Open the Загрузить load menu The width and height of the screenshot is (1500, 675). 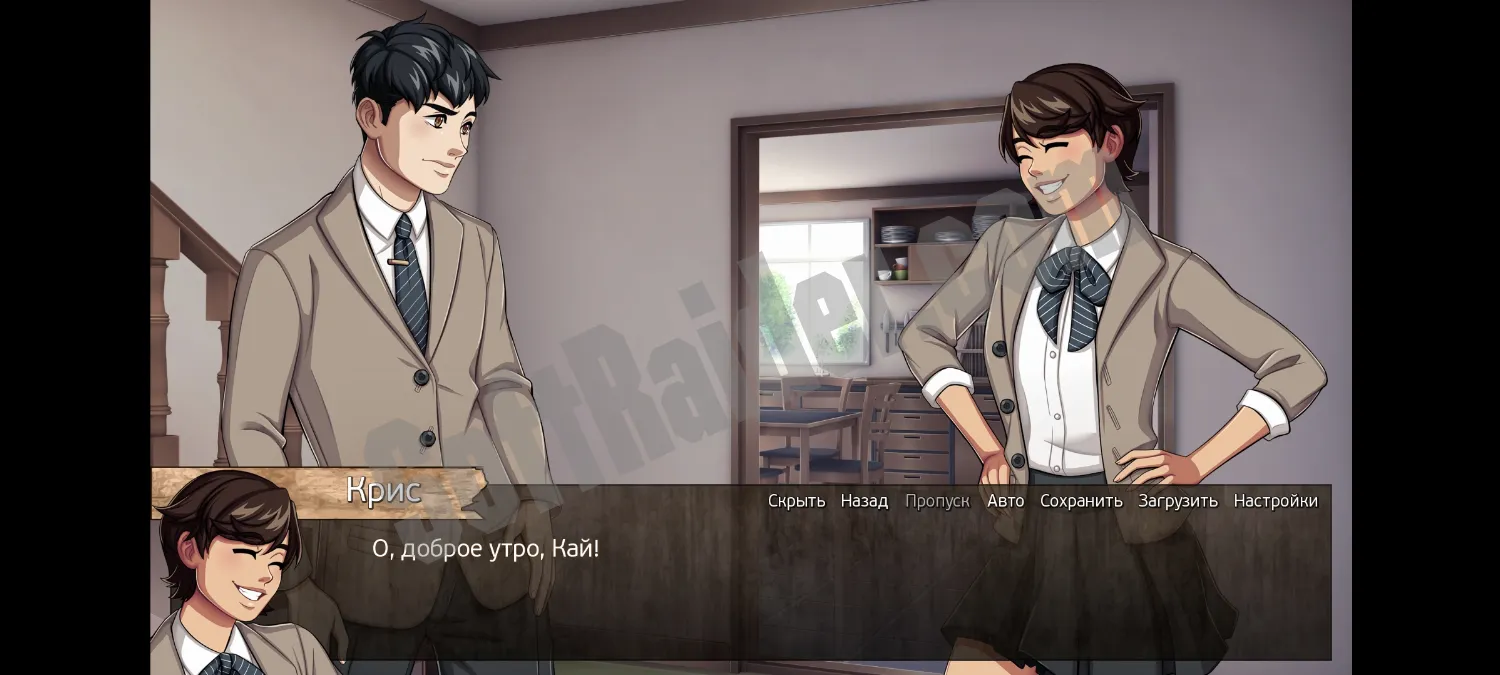pyautogui.click(x=1178, y=501)
